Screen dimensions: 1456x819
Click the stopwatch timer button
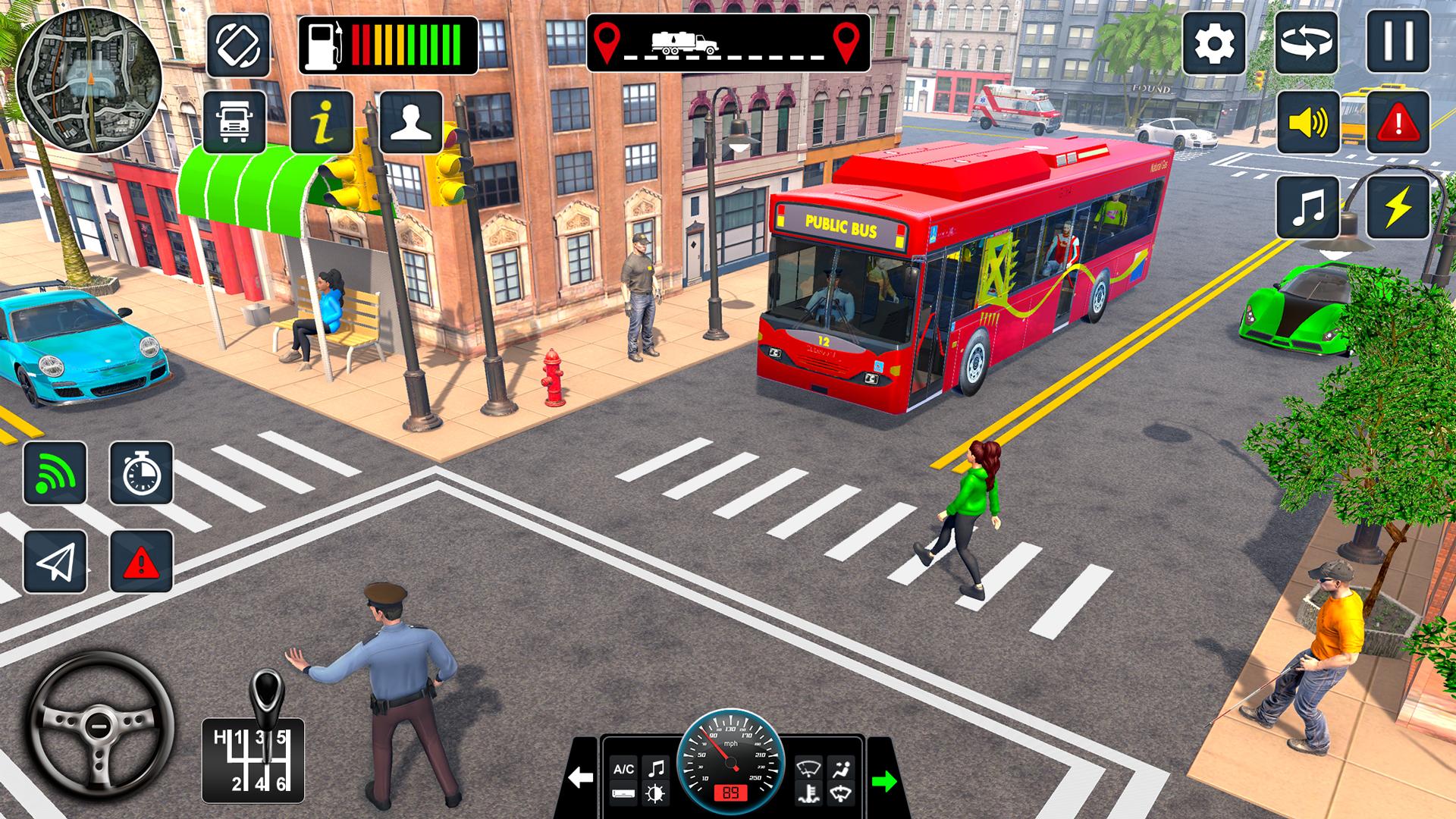pyautogui.click(x=142, y=473)
